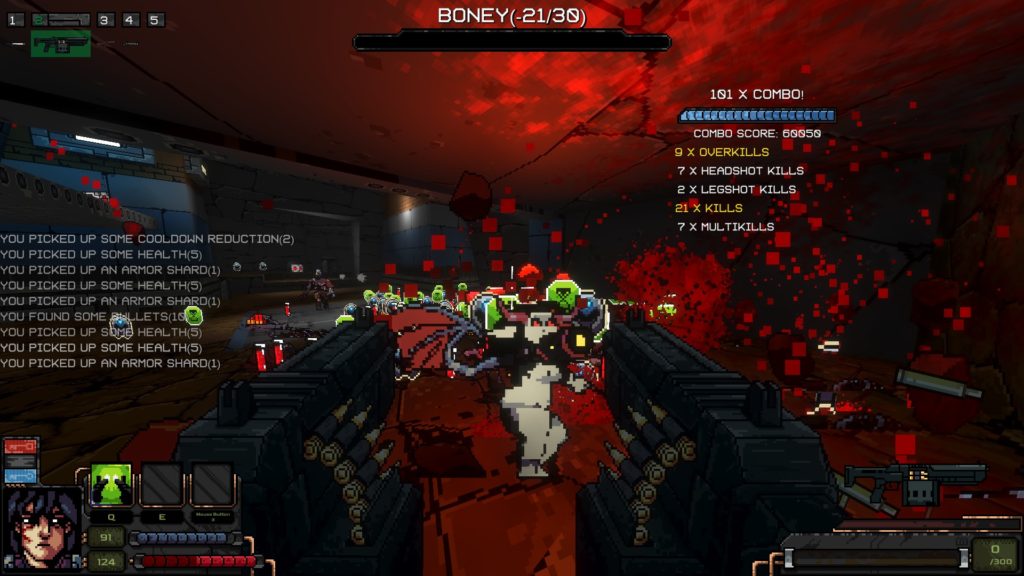Click the player character portrait
Viewport: 1024px width, 576px height.
pos(44,528)
